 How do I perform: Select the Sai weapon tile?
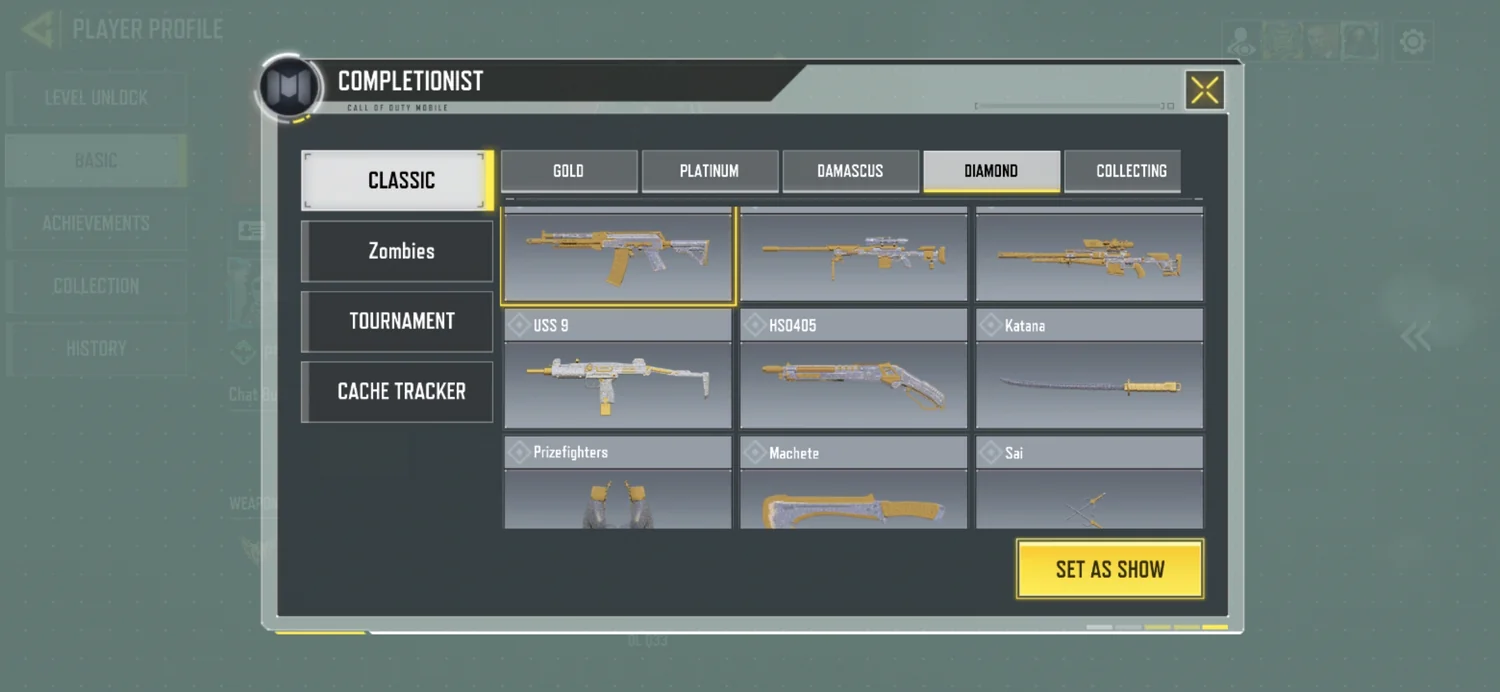[1089, 484]
